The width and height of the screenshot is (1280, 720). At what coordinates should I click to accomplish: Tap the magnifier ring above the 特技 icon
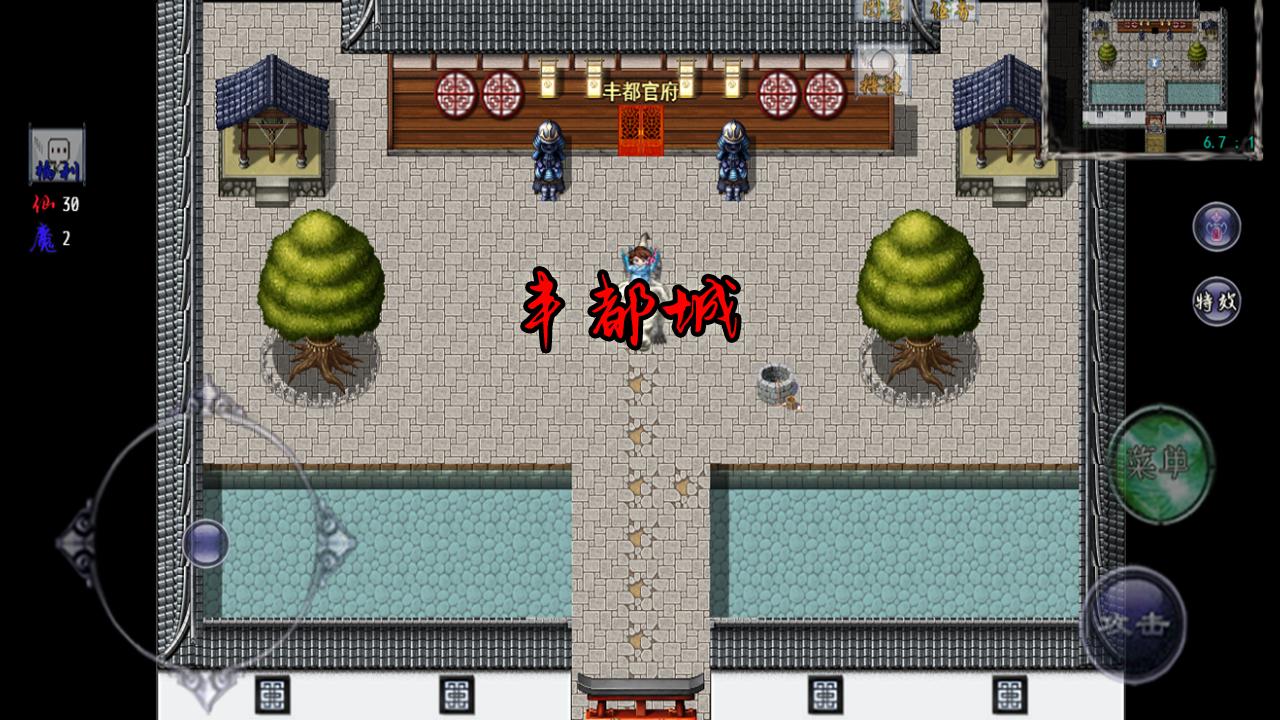pos(882,58)
